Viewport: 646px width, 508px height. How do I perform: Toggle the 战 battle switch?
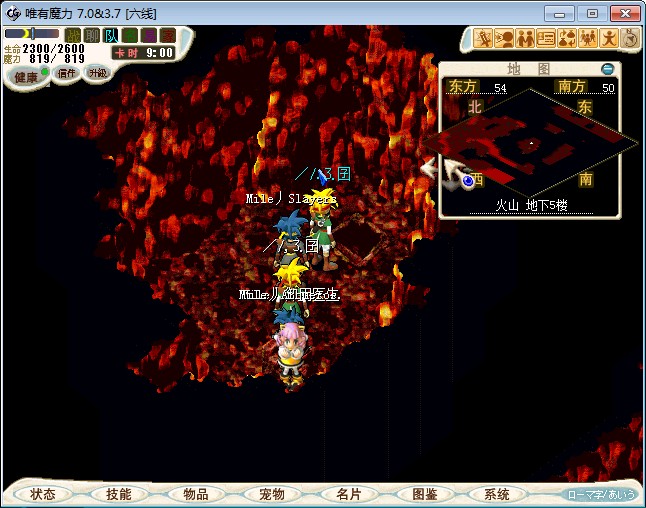tap(73, 35)
